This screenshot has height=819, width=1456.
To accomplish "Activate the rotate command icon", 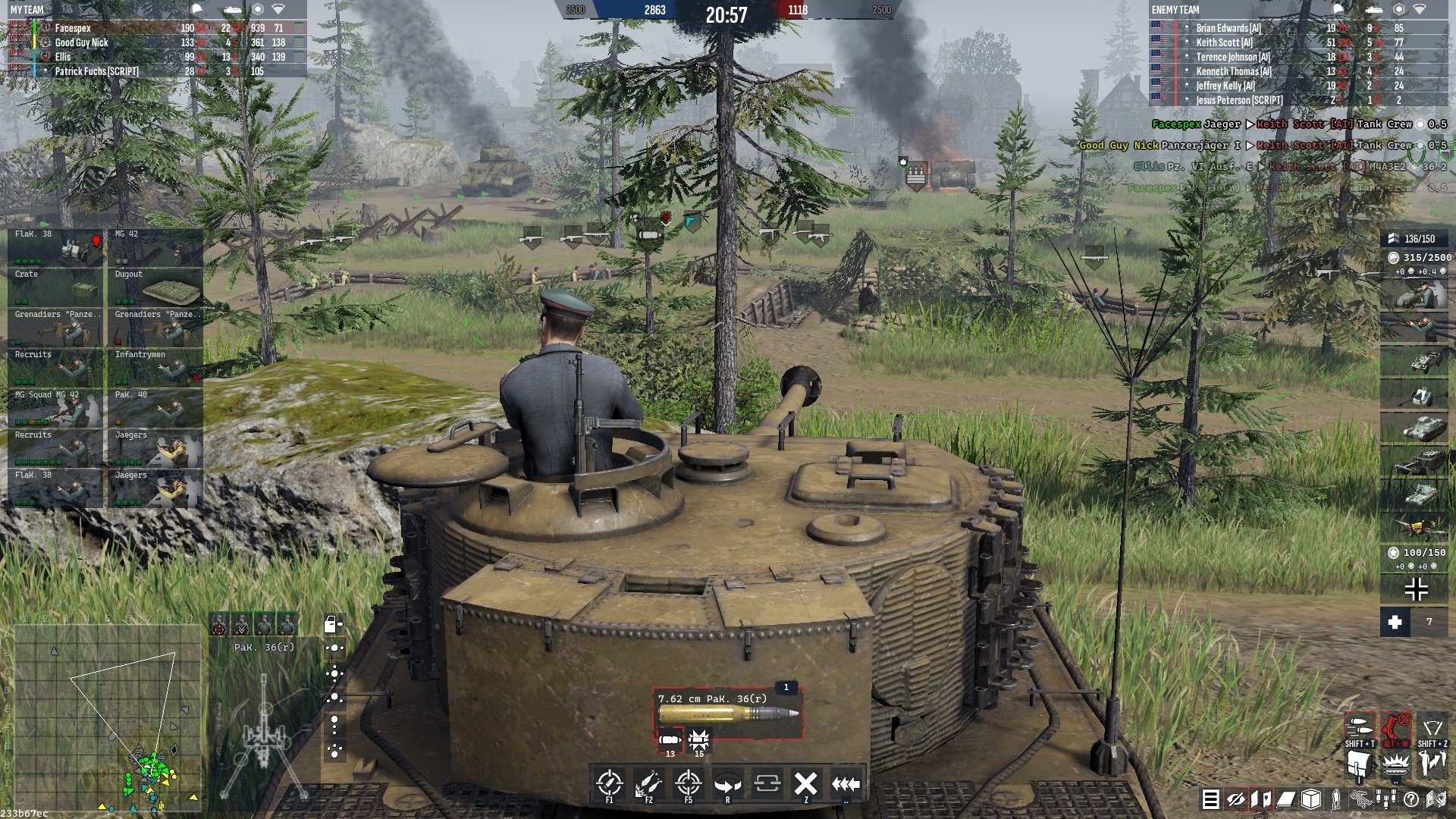I will [x=727, y=783].
